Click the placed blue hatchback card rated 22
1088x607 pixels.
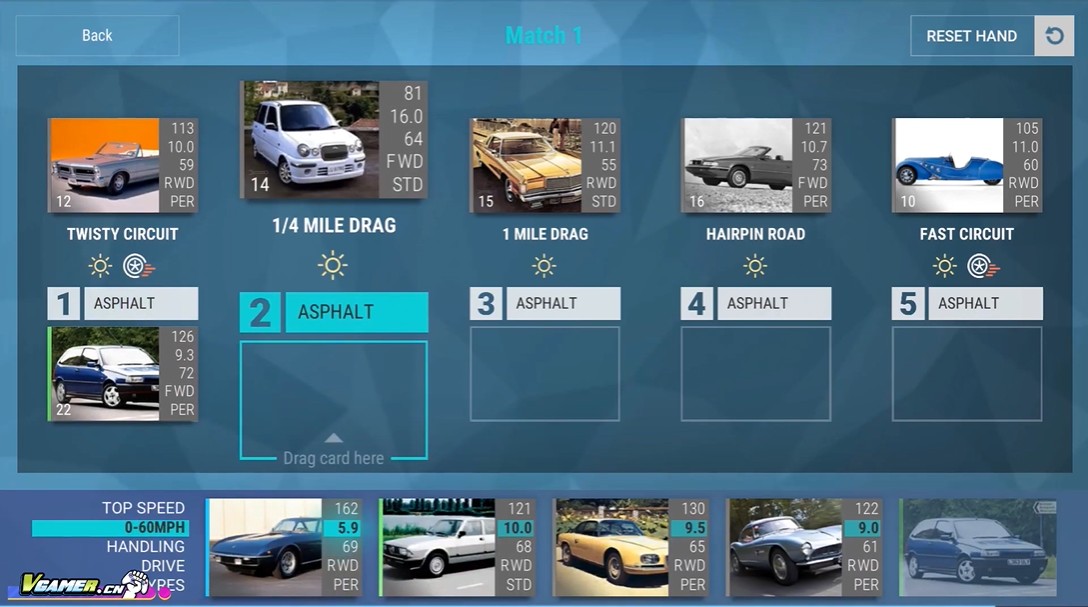coord(123,374)
